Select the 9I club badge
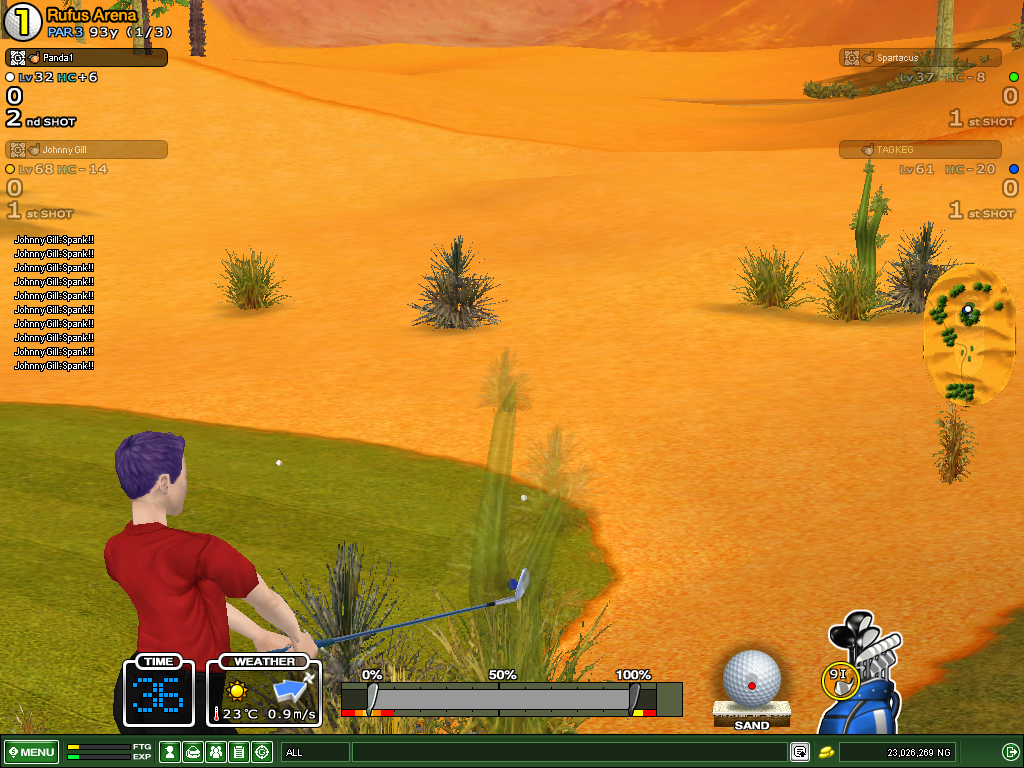The image size is (1024, 768). 838,679
